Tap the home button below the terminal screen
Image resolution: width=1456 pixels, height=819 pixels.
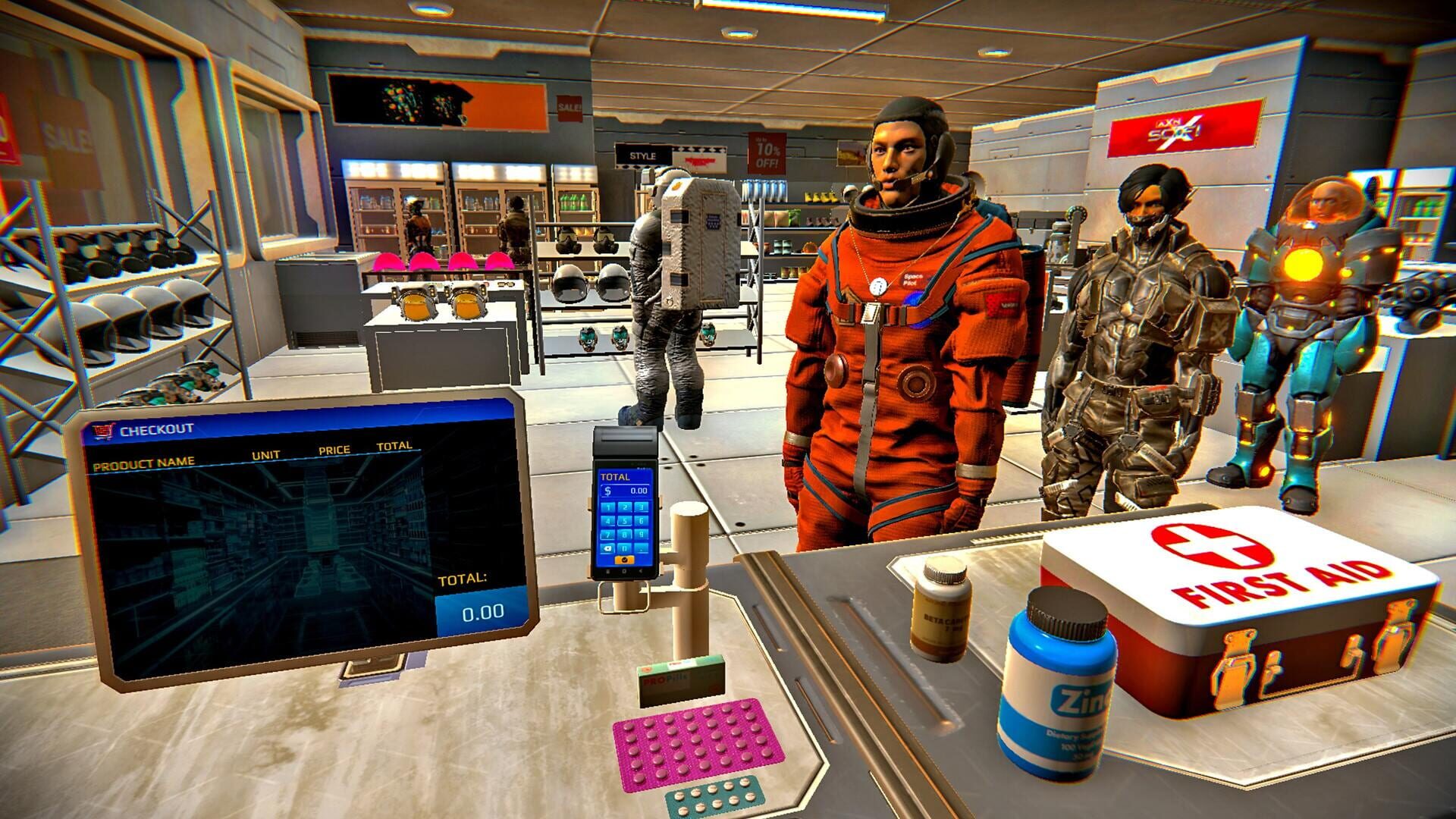click(624, 570)
